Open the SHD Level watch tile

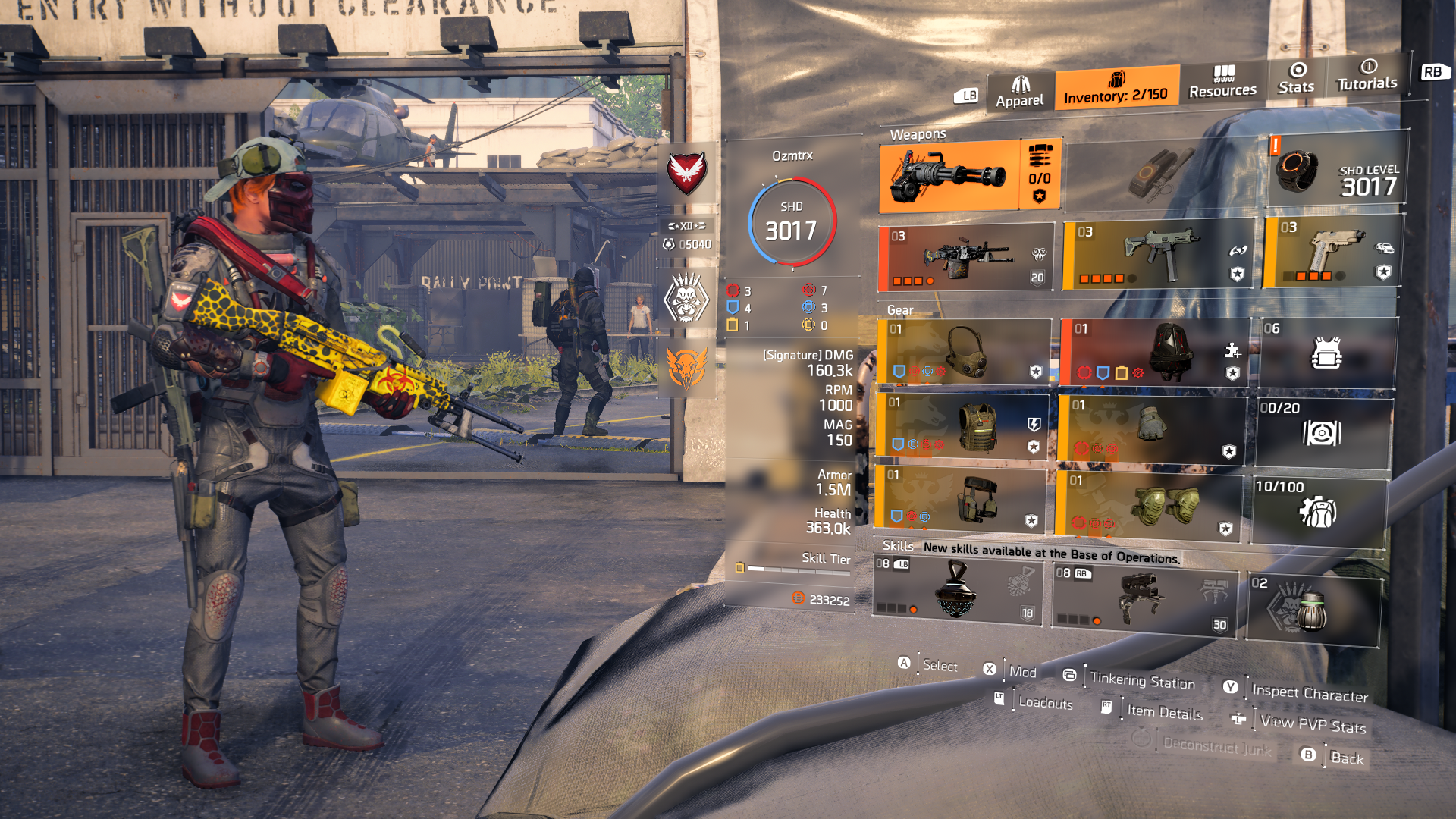coord(1336,170)
